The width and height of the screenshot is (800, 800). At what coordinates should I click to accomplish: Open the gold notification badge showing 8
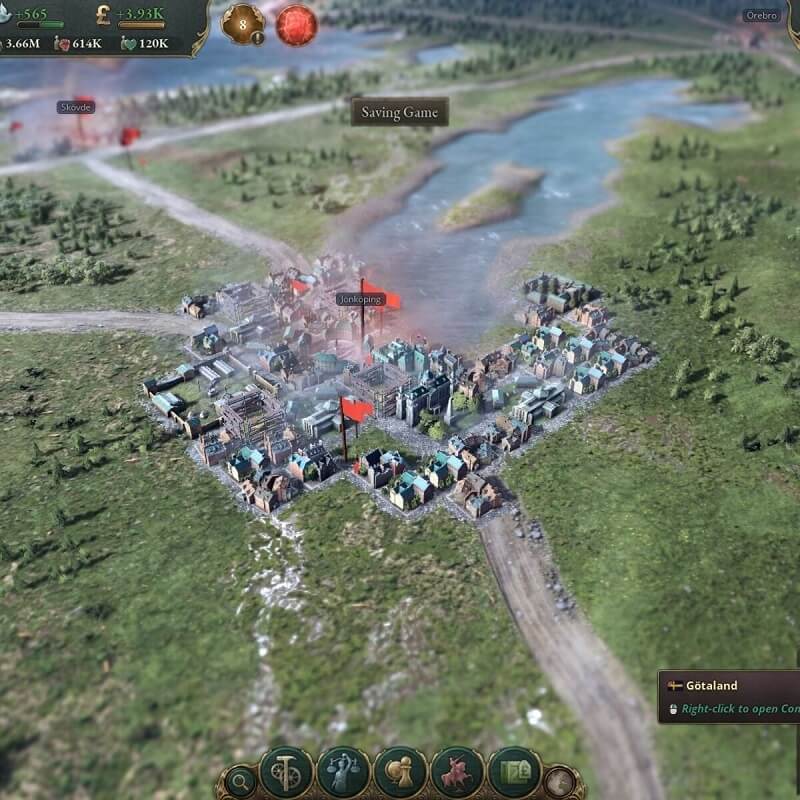[242, 24]
